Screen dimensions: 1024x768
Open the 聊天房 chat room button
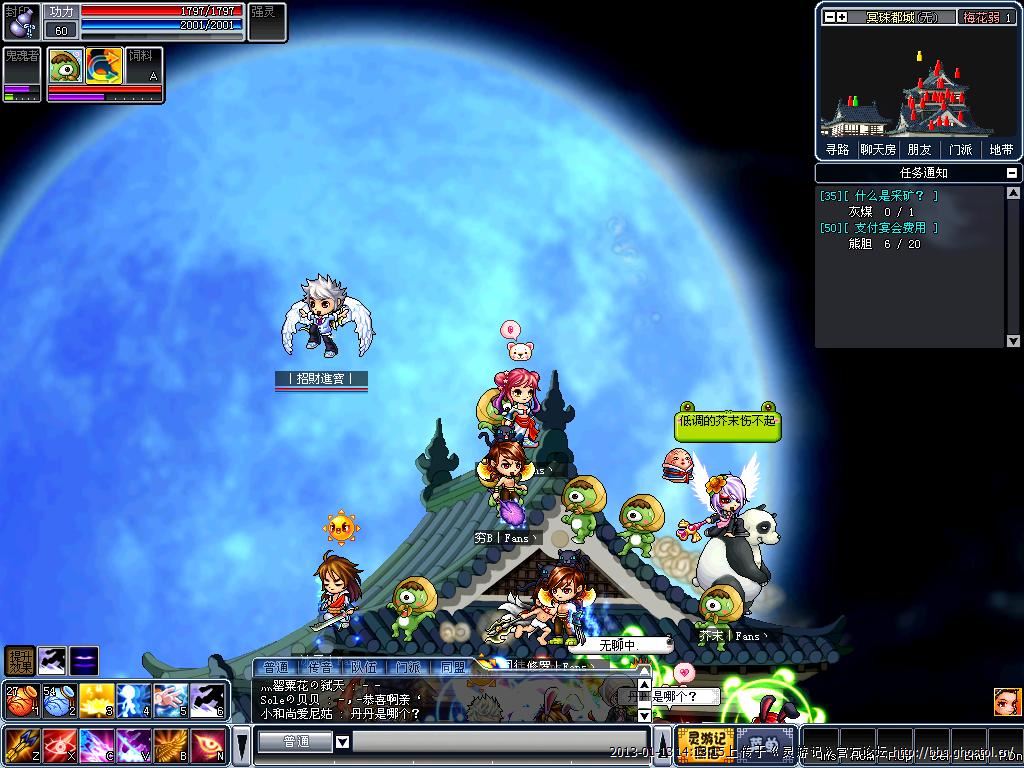click(x=878, y=149)
